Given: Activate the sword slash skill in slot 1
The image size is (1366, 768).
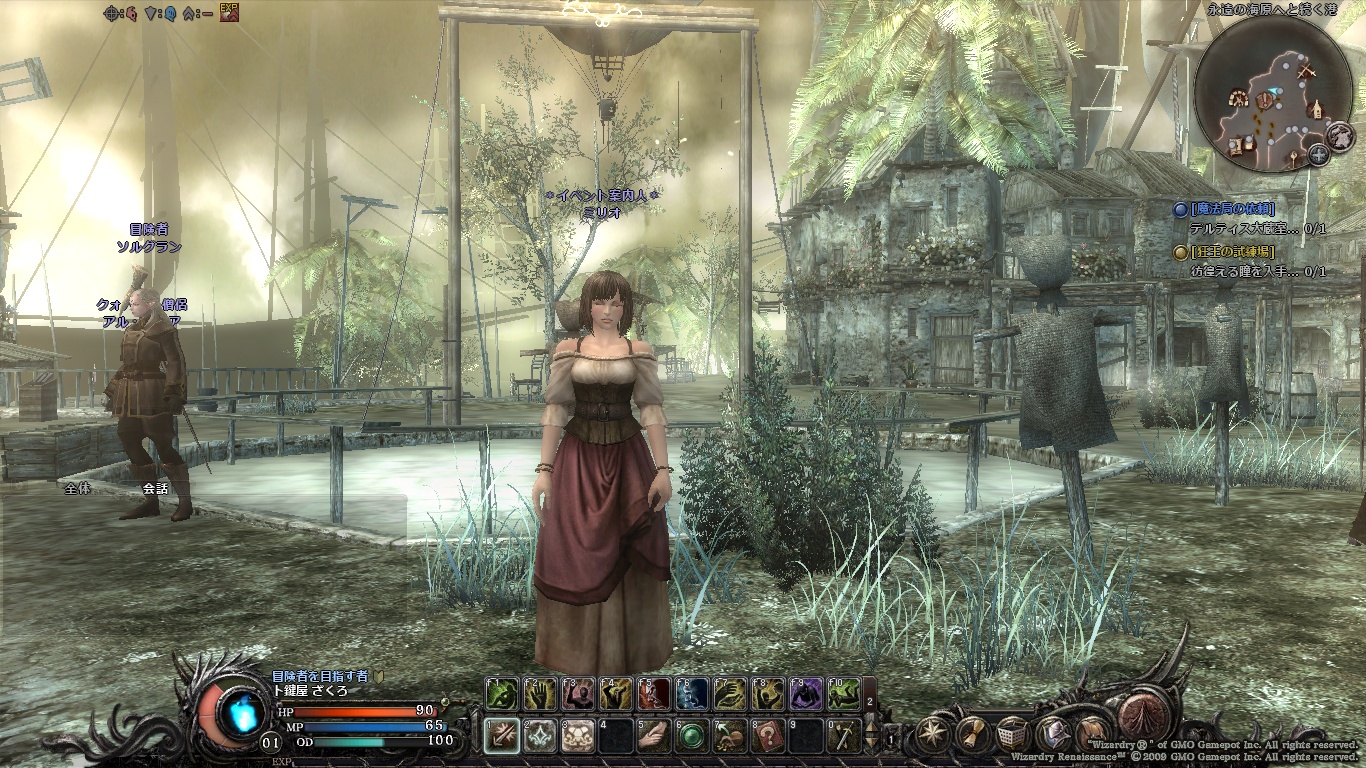Looking at the screenshot, I should [502, 736].
